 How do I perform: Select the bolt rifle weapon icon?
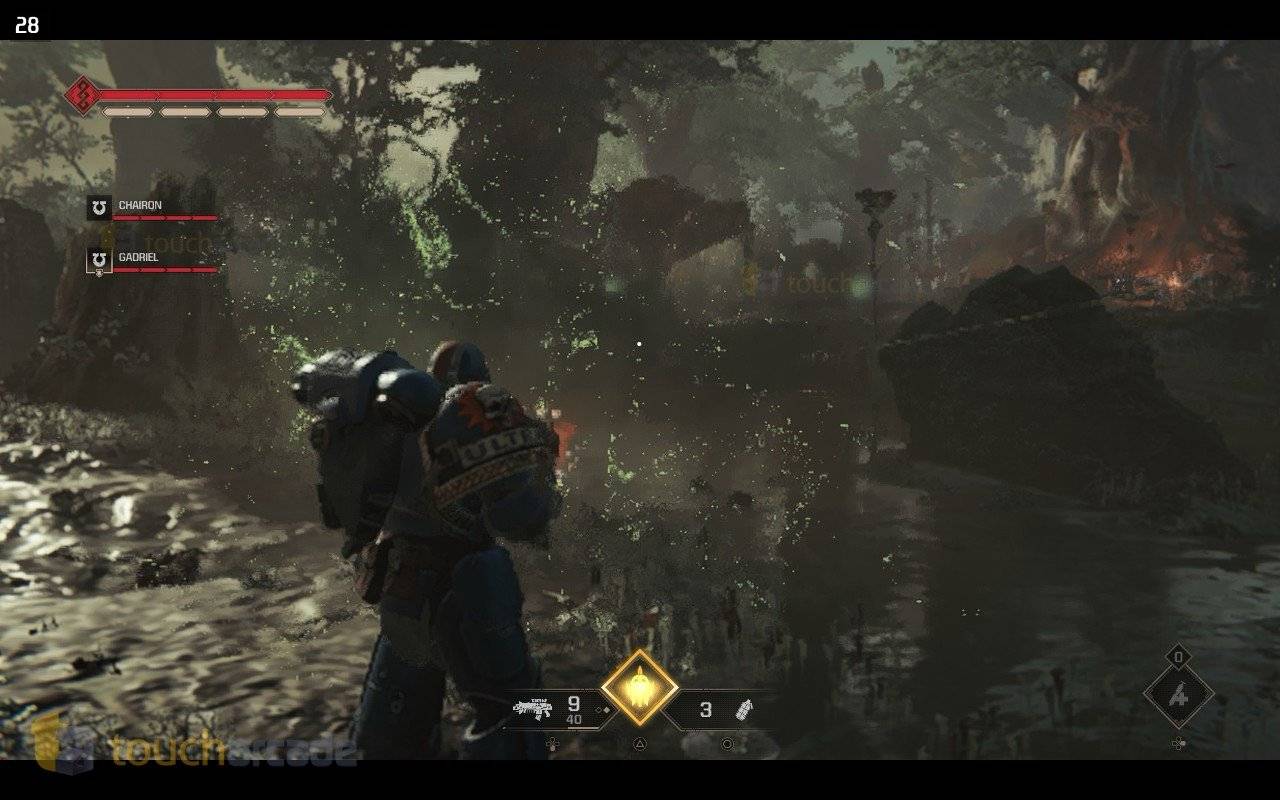pyautogui.click(x=532, y=709)
